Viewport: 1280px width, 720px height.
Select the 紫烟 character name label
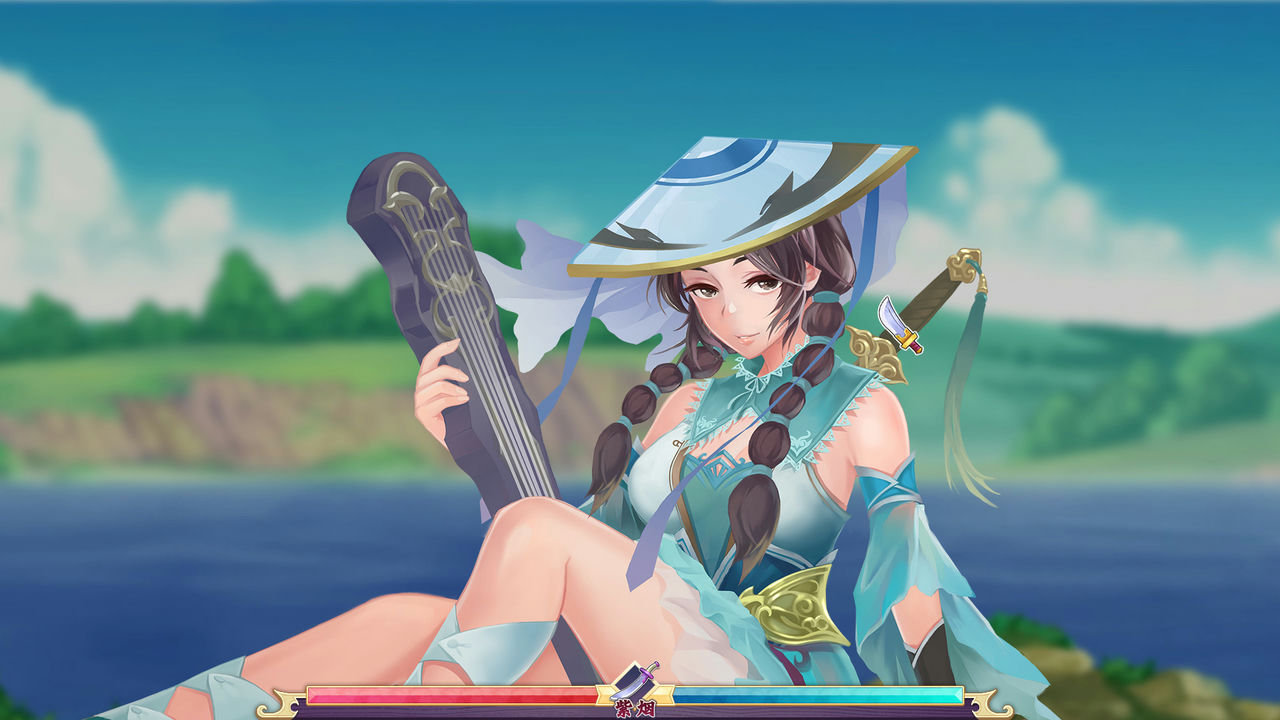coord(634,707)
